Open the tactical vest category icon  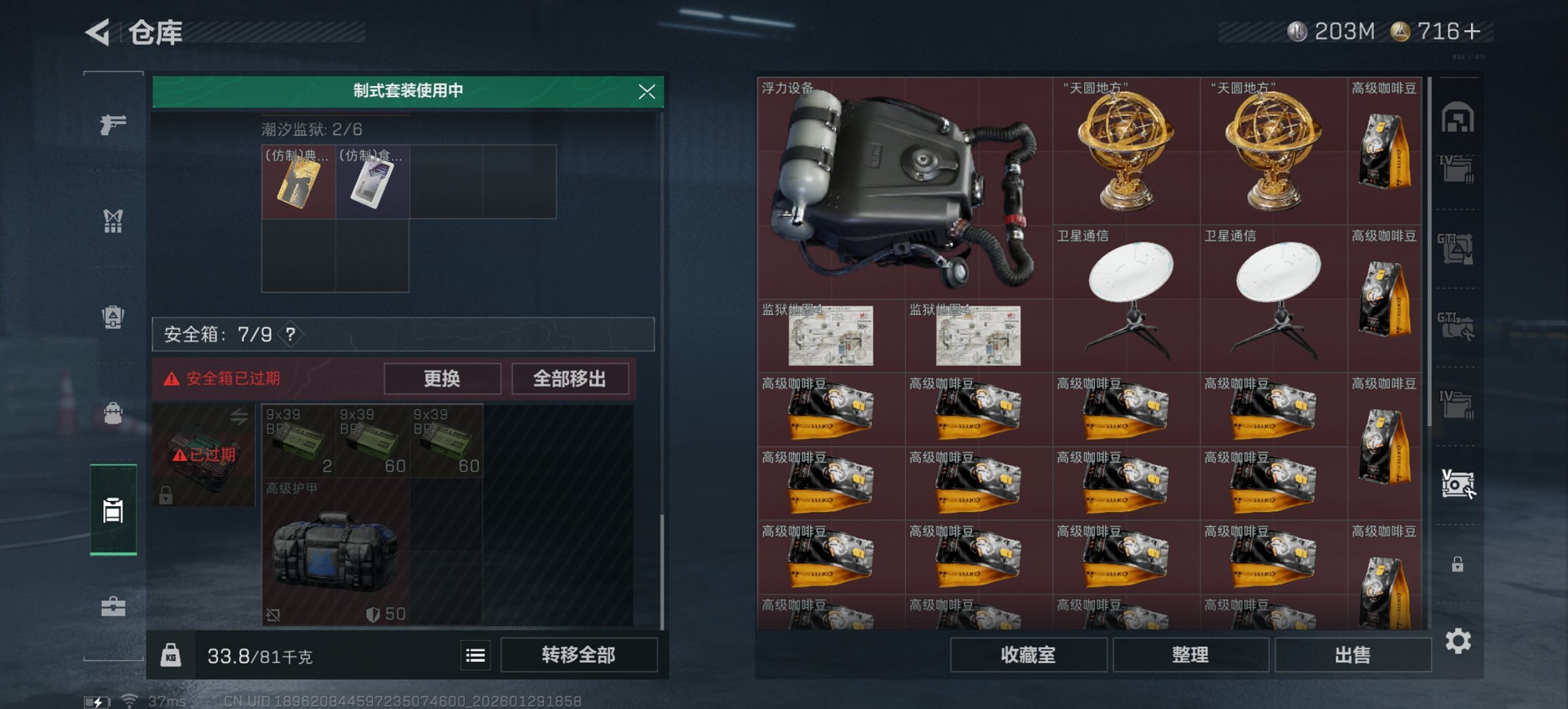click(114, 219)
